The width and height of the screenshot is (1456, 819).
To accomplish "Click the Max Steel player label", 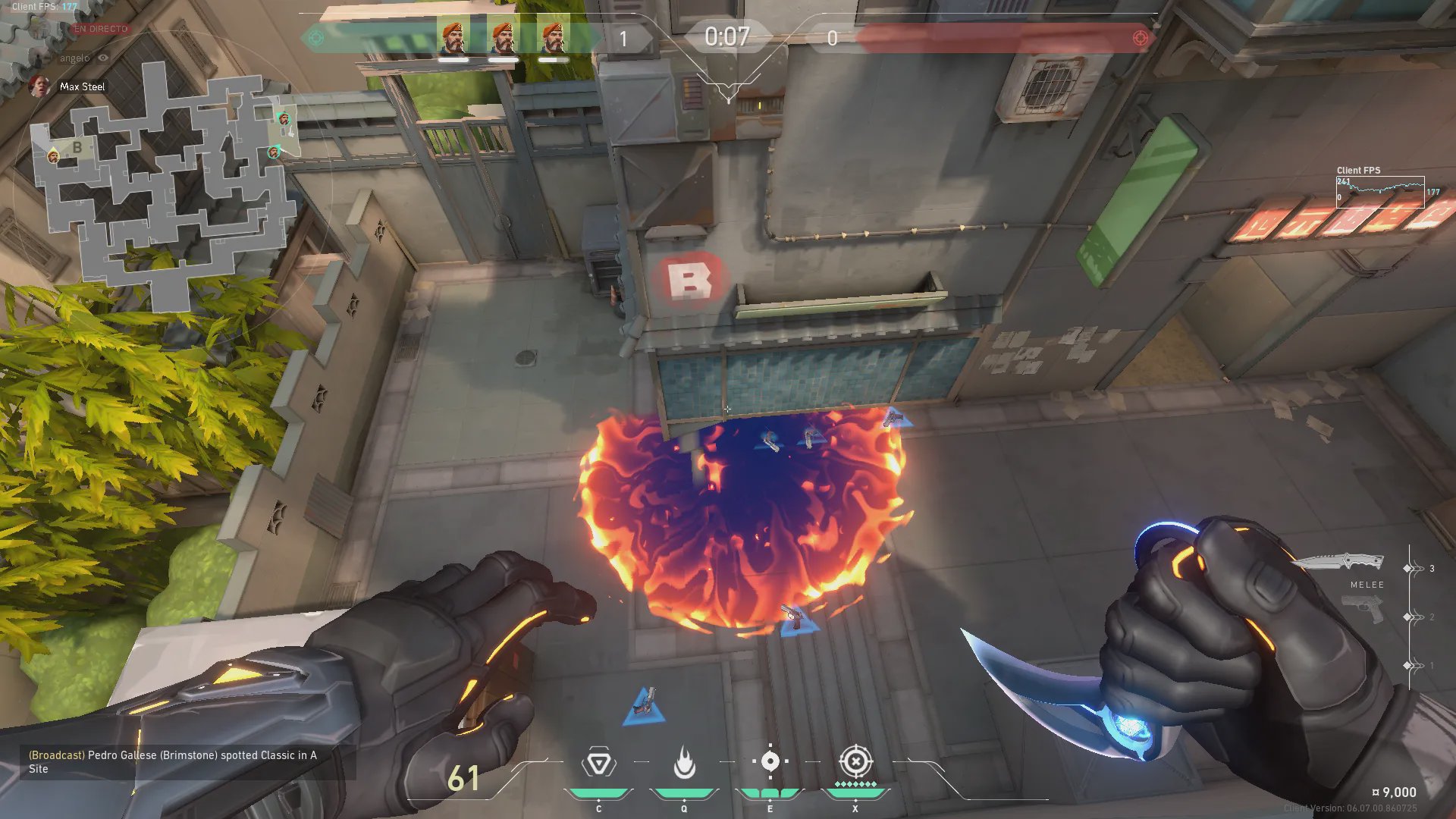I will tap(82, 86).
